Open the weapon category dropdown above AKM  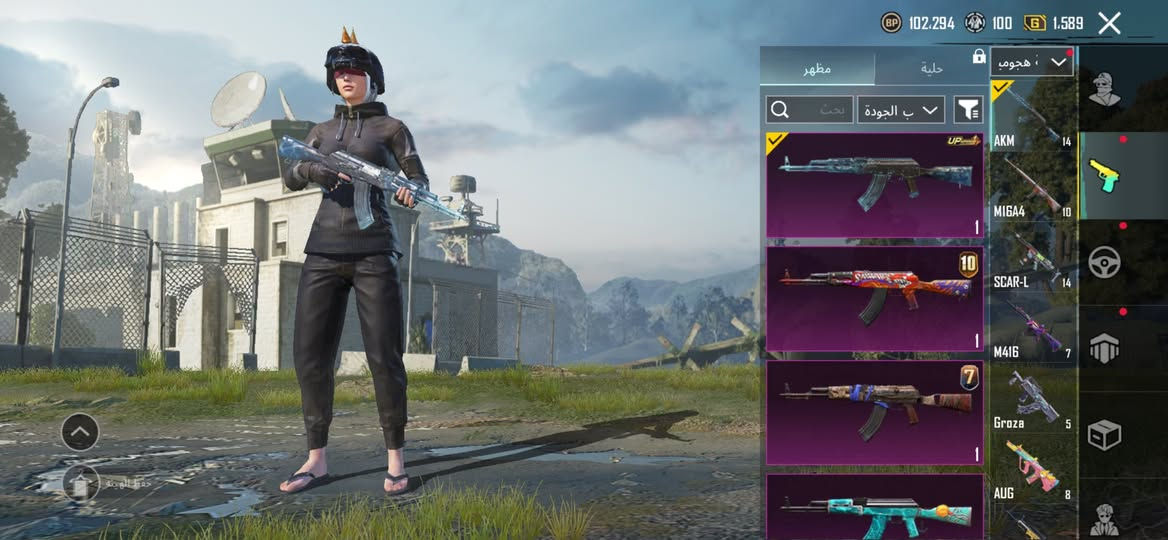pyautogui.click(x=1032, y=63)
